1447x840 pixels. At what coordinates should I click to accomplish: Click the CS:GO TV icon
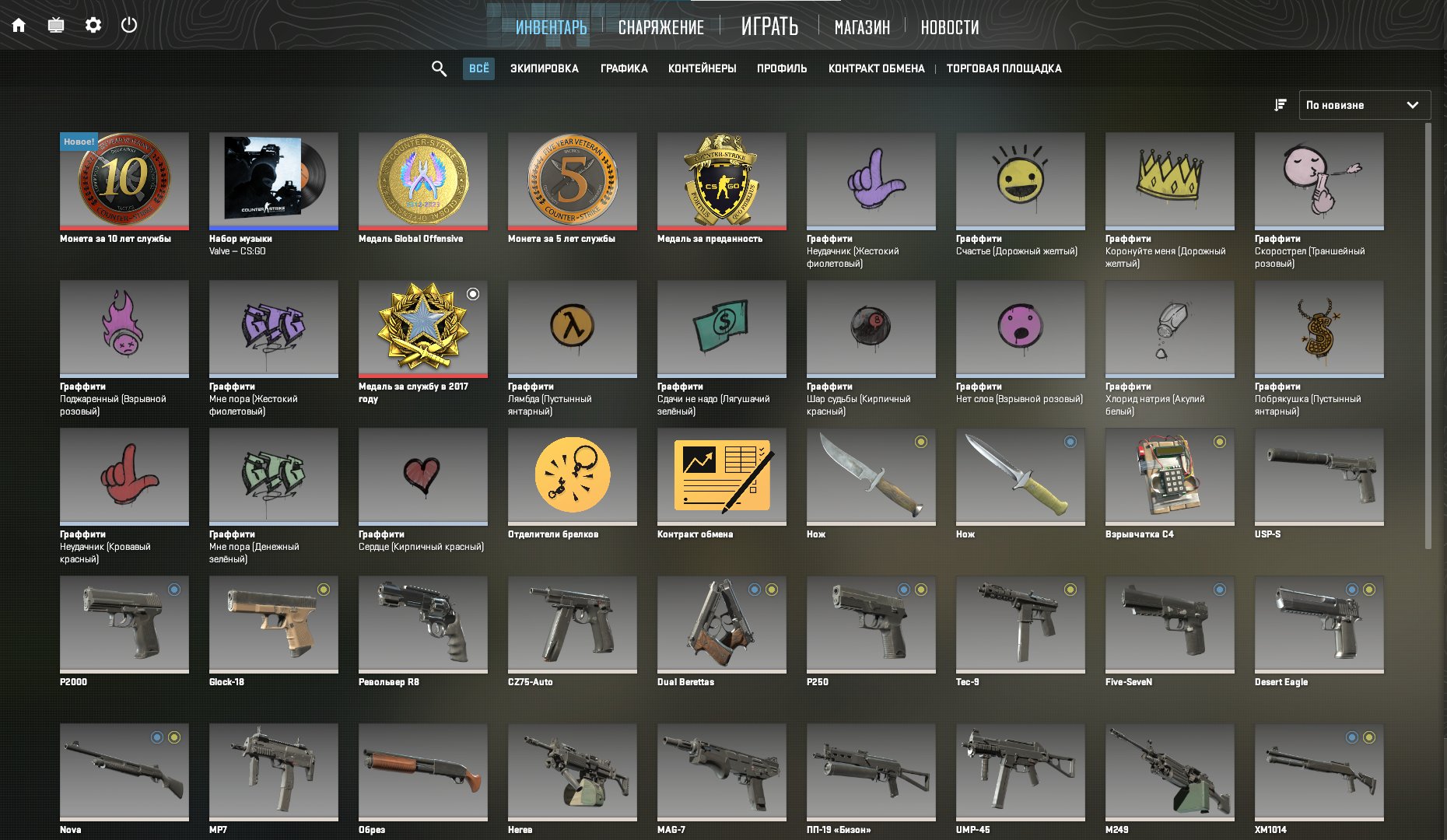pos(56,24)
